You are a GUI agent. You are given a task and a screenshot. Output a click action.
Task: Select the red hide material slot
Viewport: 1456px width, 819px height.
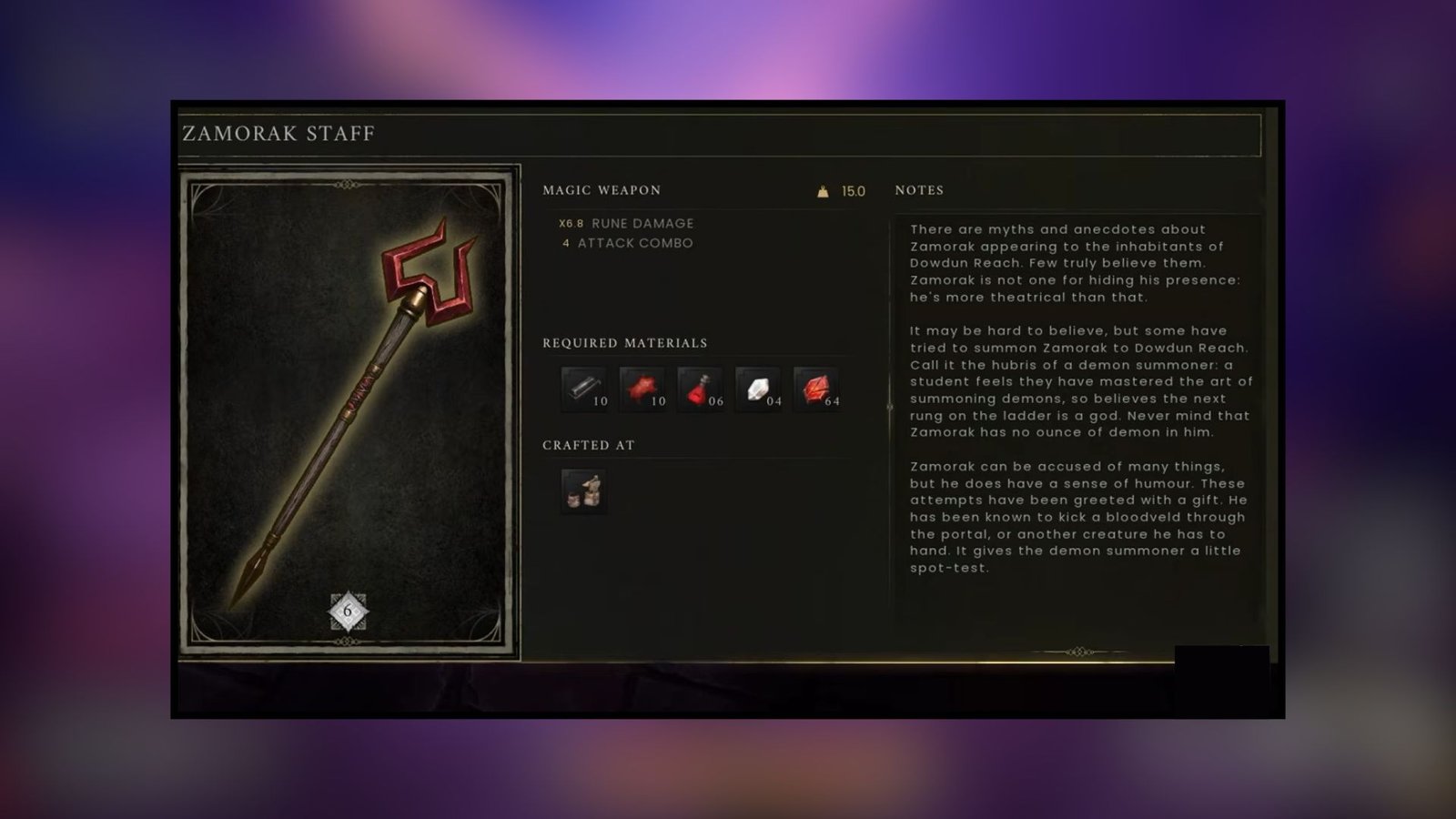point(642,389)
